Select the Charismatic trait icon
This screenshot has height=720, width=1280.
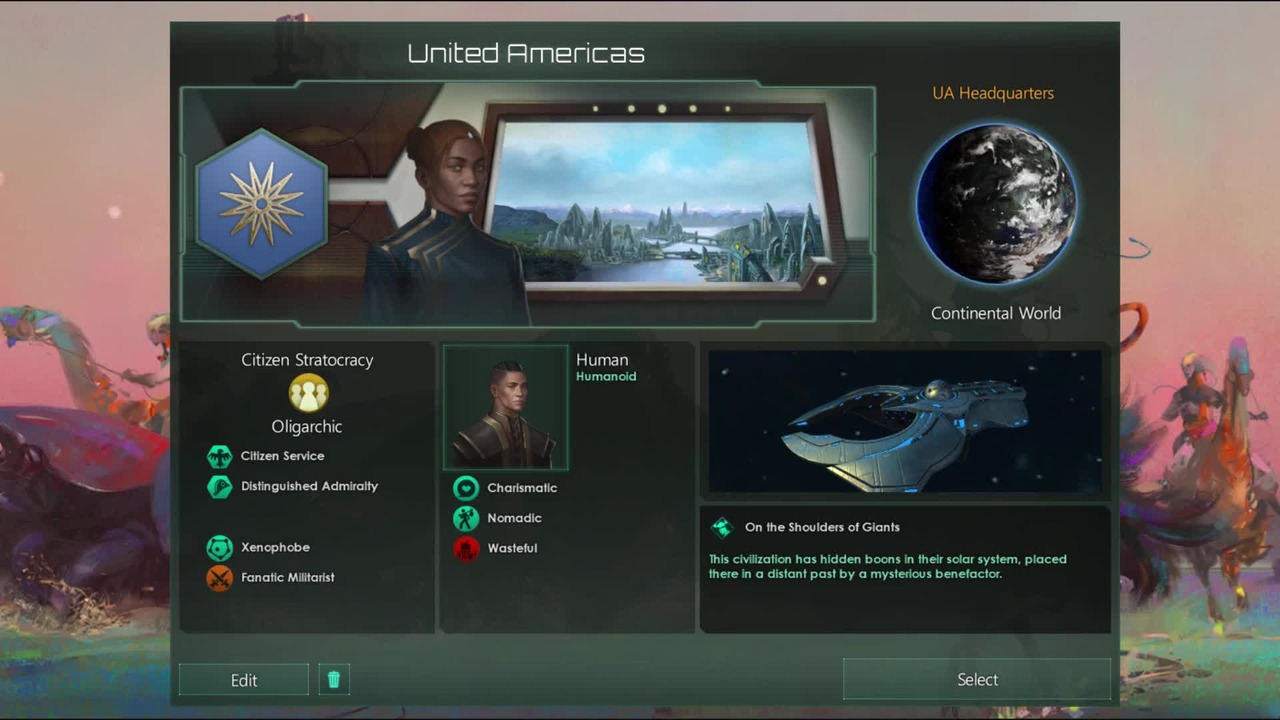[466, 488]
